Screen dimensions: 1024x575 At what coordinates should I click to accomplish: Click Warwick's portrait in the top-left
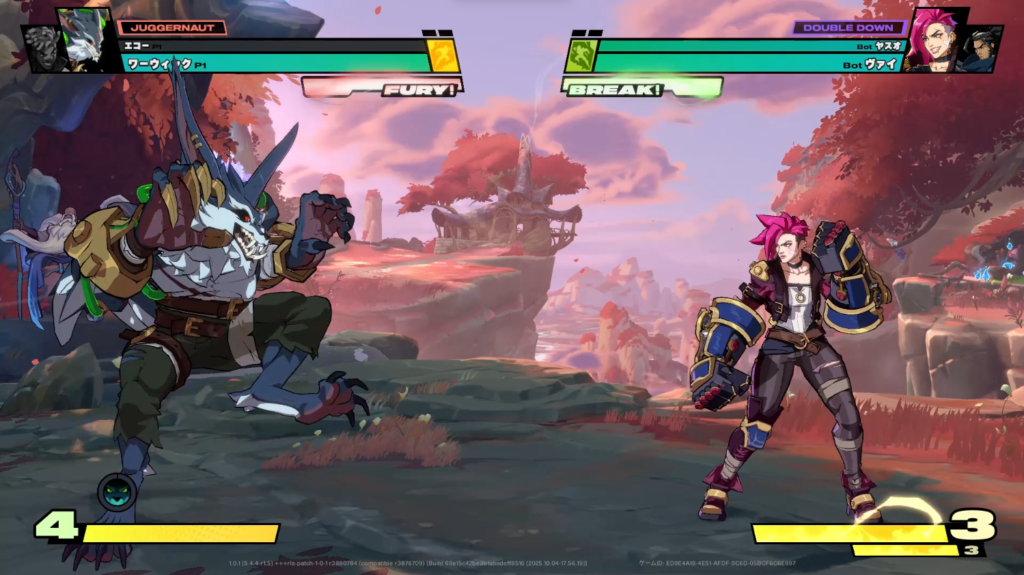click(86, 39)
